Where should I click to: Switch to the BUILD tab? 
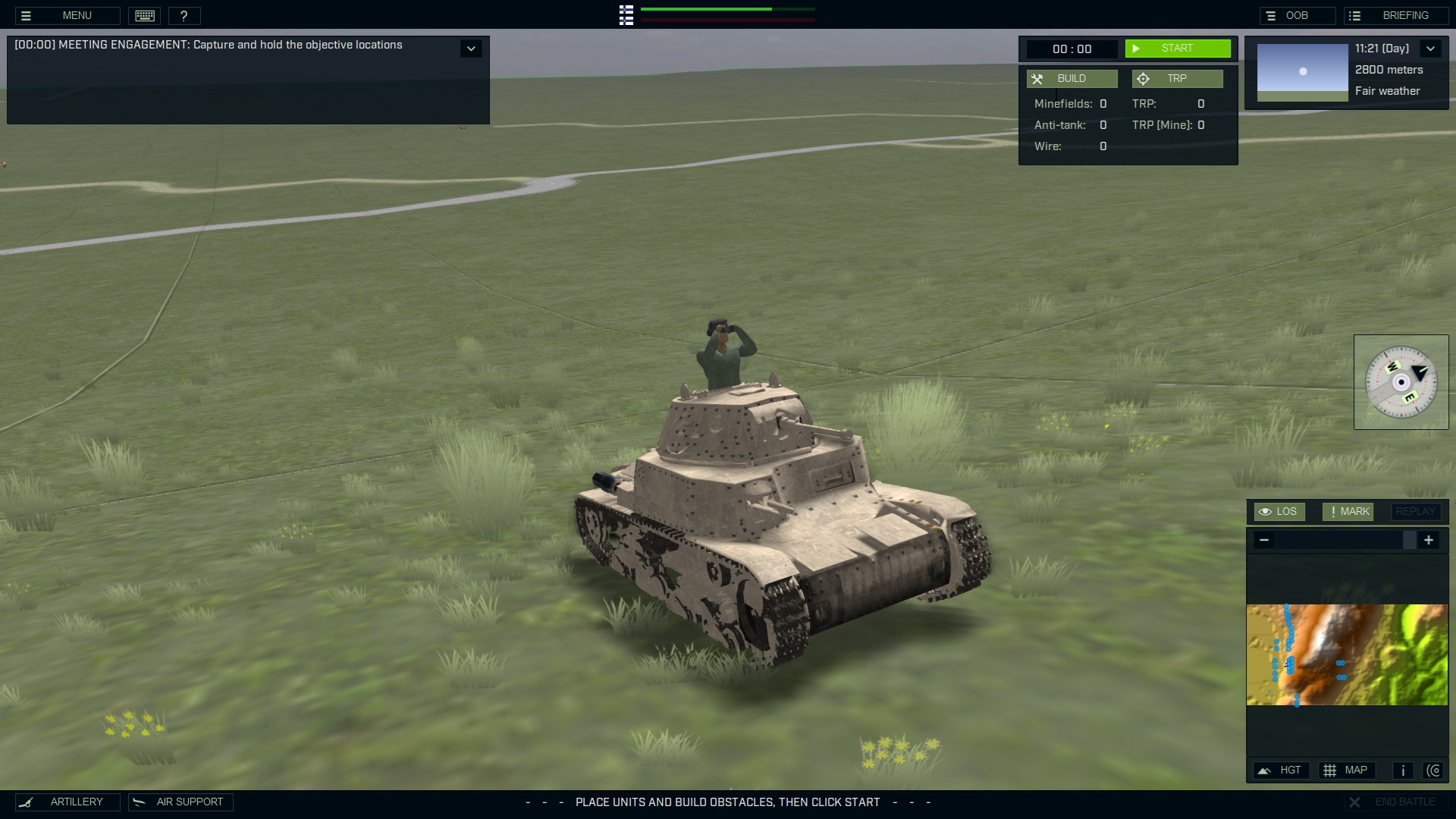1072,78
